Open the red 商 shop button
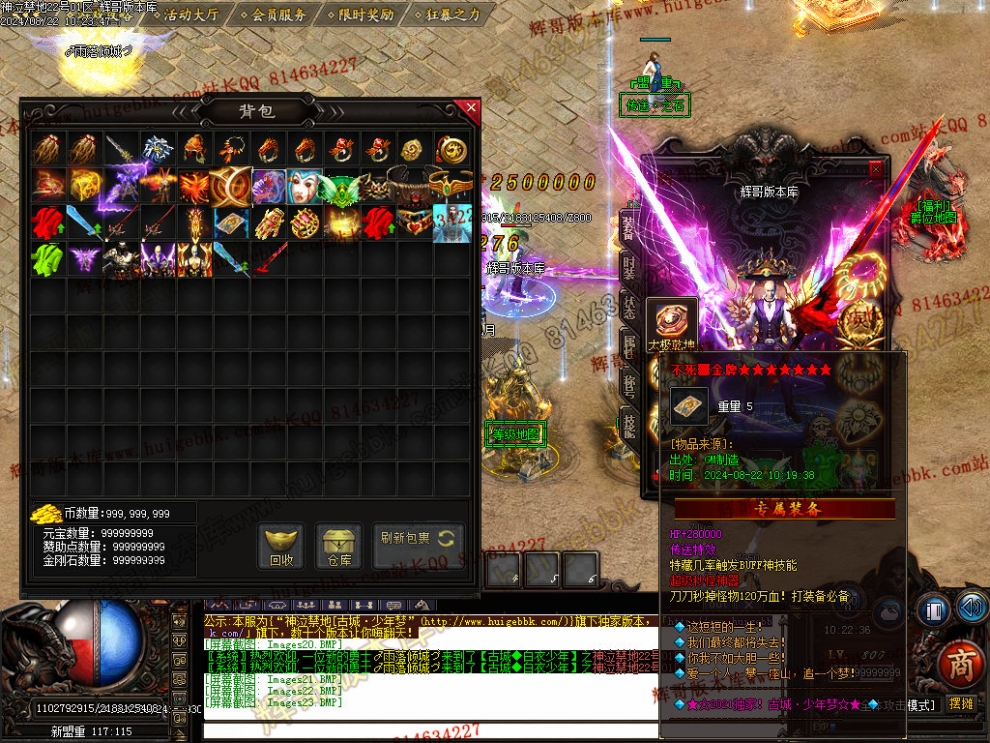The image size is (990, 743). 962,663
